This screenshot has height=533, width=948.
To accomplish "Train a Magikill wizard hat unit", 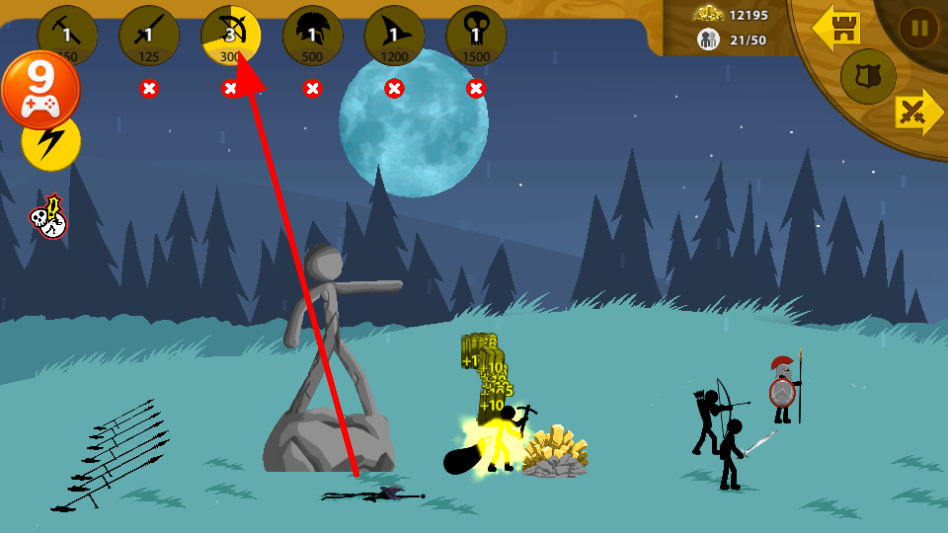I will (x=394, y=35).
